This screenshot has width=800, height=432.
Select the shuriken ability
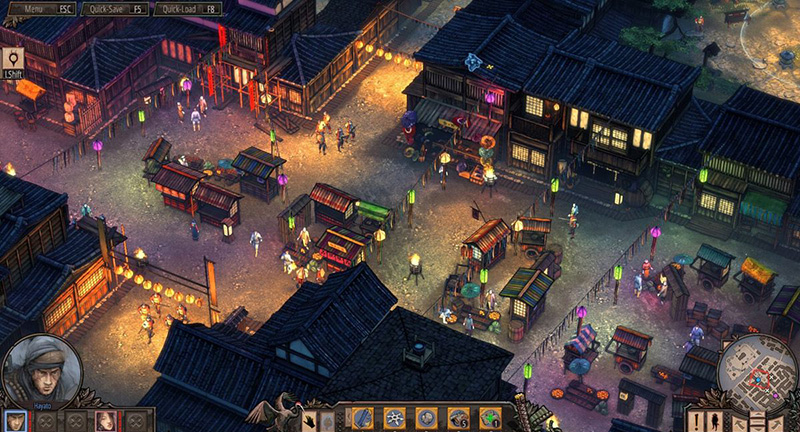coord(396,417)
